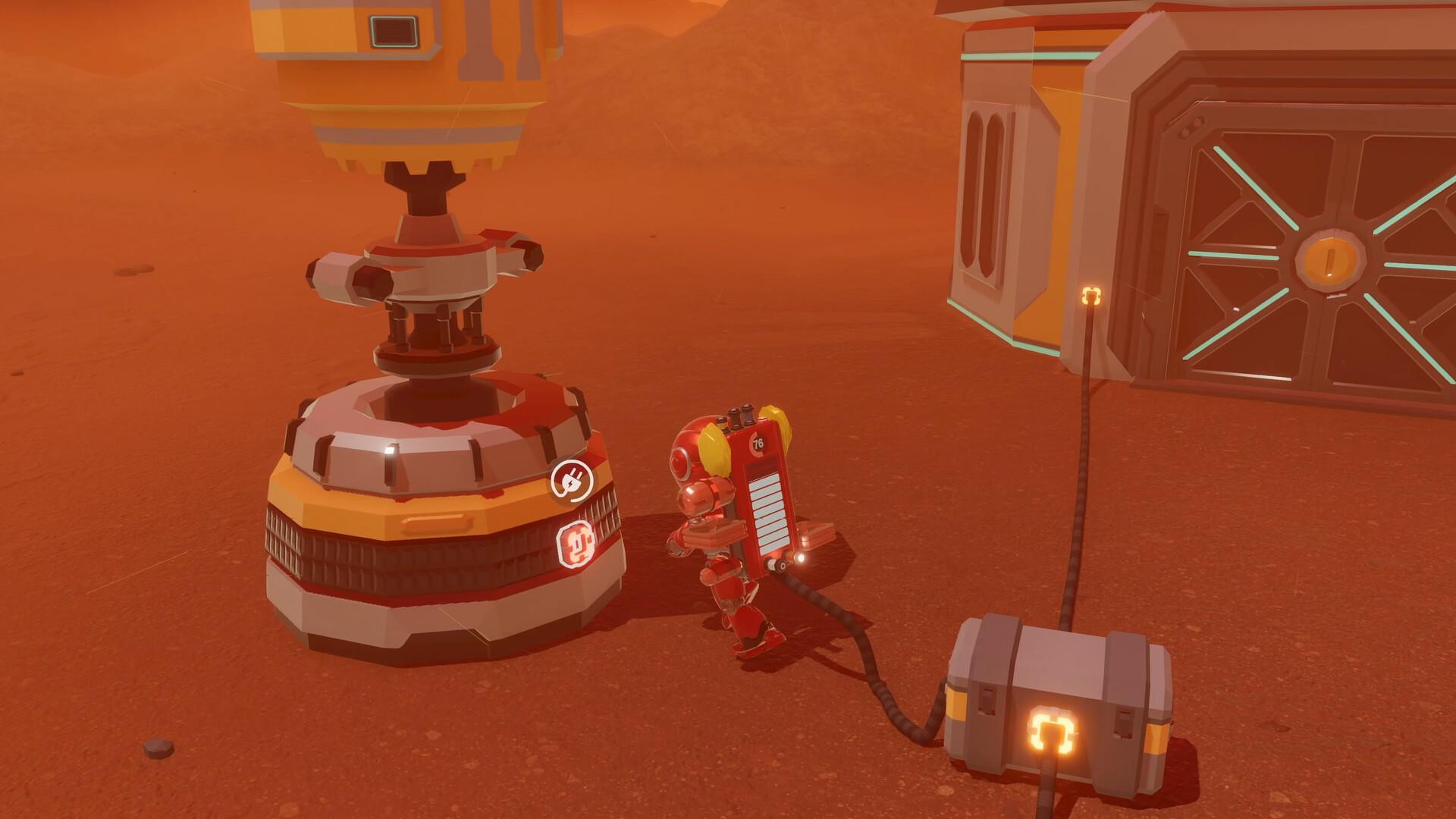Select the small screen panel atop the silo
1456x819 pixels.
click(x=394, y=30)
